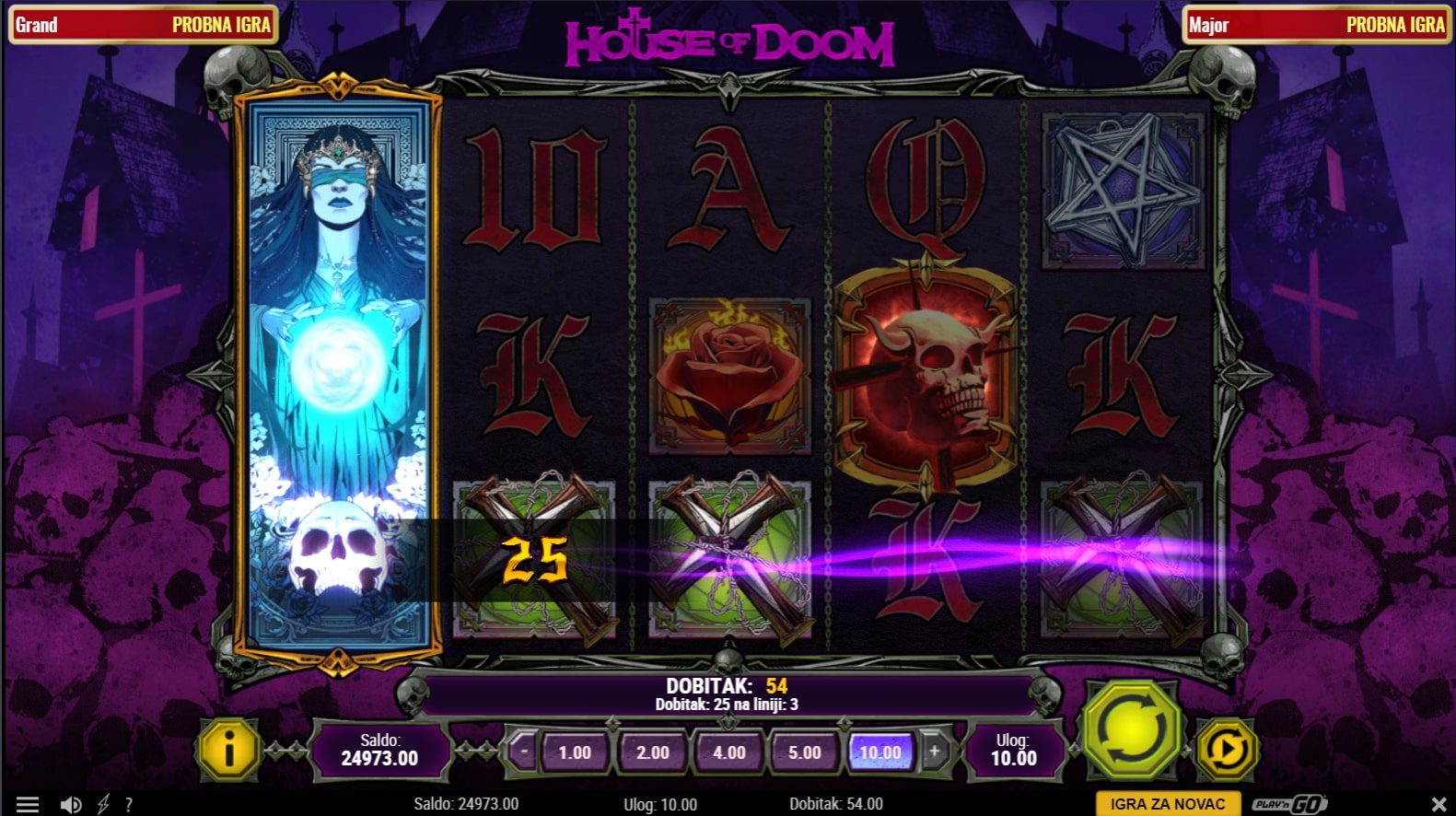
Task: Open the question mark help
Action: point(129,804)
